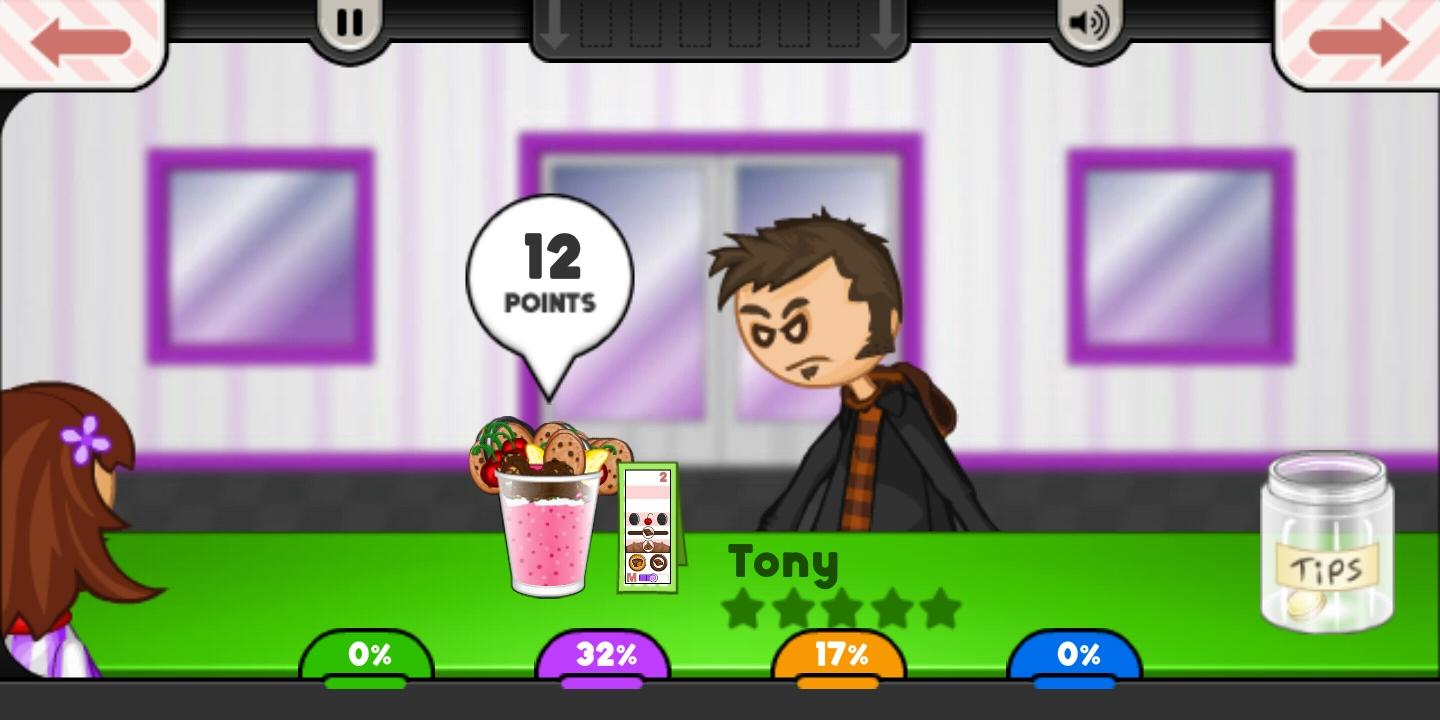This screenshot has width=1440, height=720.
Task: Click the customer name Tony
Action: 783,563
